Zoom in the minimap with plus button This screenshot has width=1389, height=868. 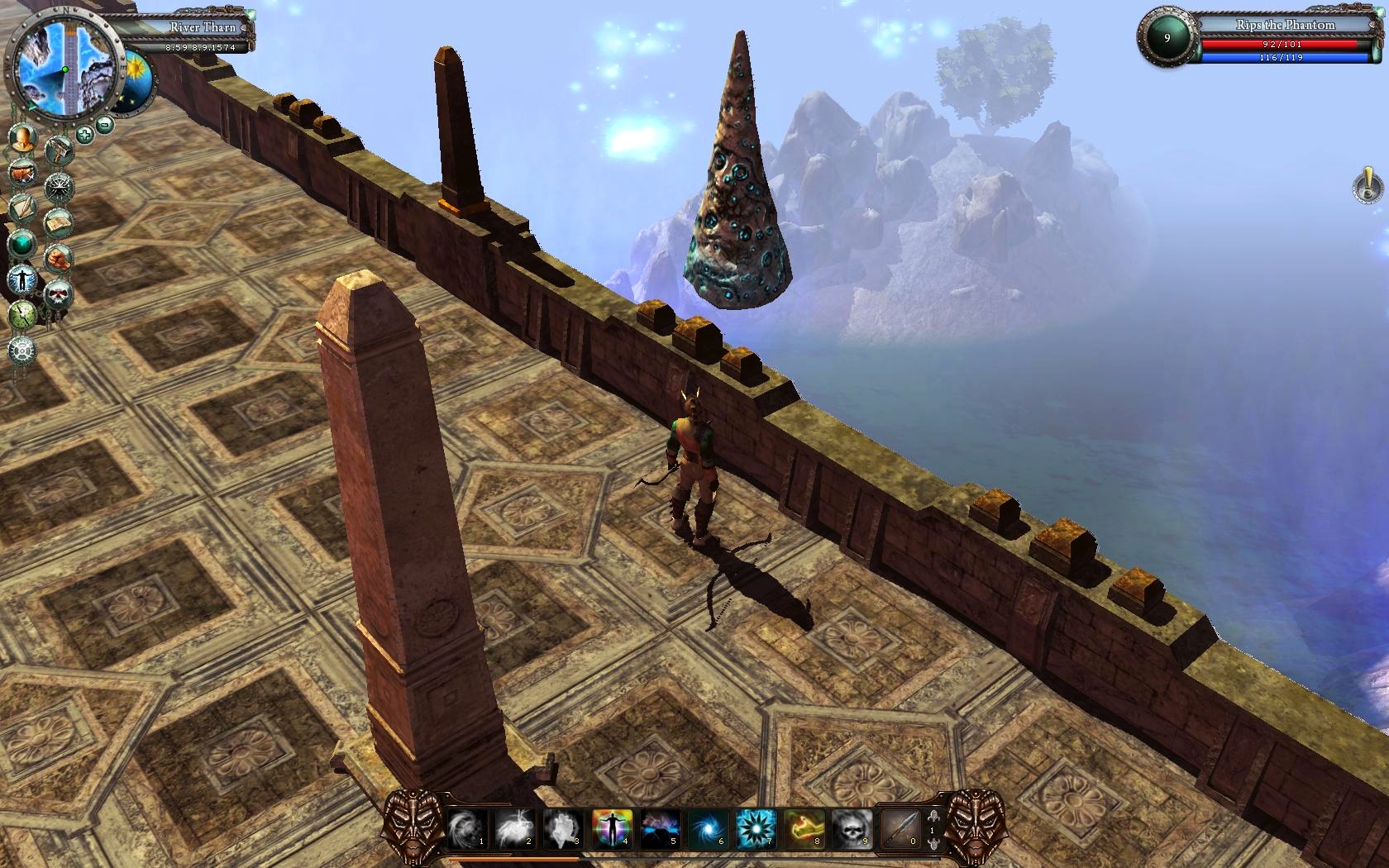pos(84,134)
